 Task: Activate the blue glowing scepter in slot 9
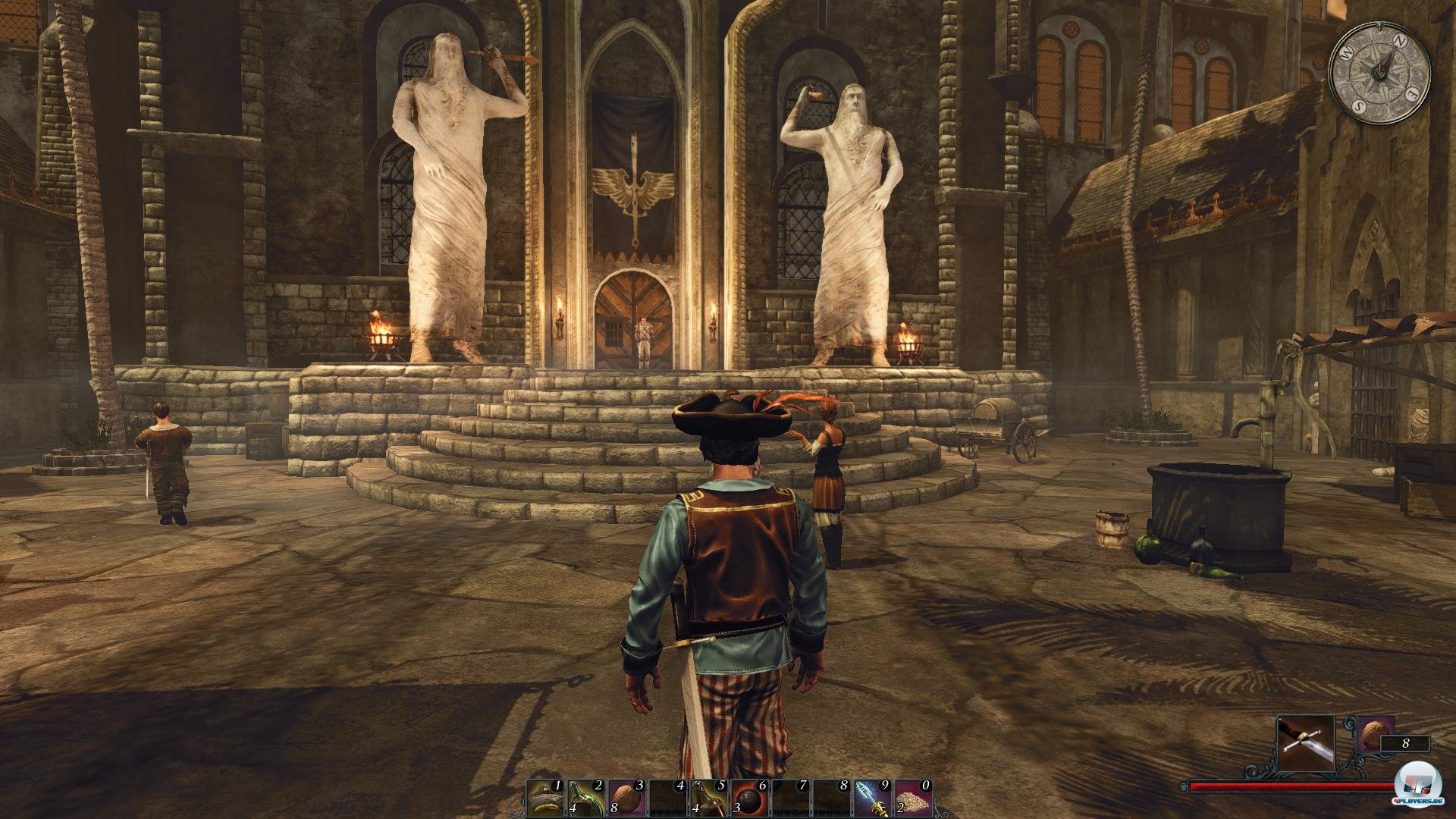coord(874,798)
